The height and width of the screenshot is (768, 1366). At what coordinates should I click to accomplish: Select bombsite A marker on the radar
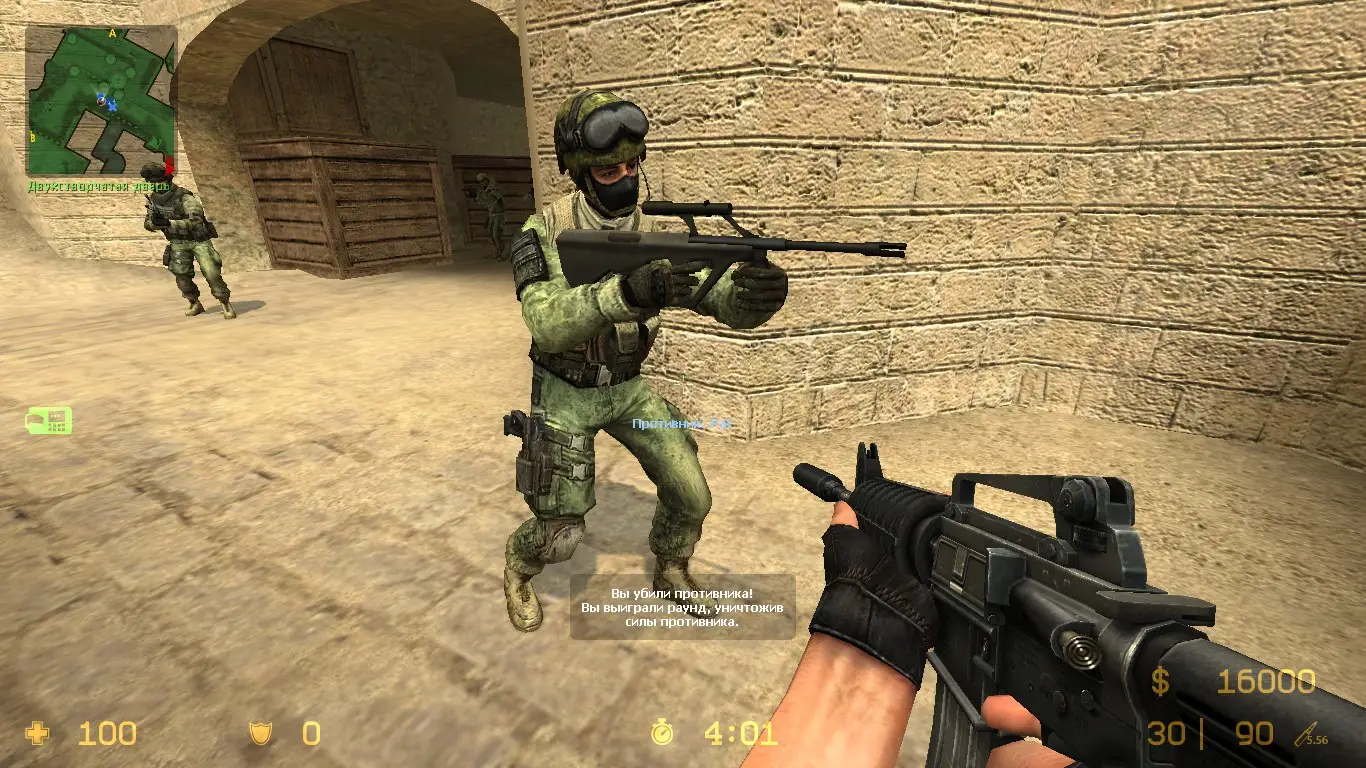coord(112,33)
